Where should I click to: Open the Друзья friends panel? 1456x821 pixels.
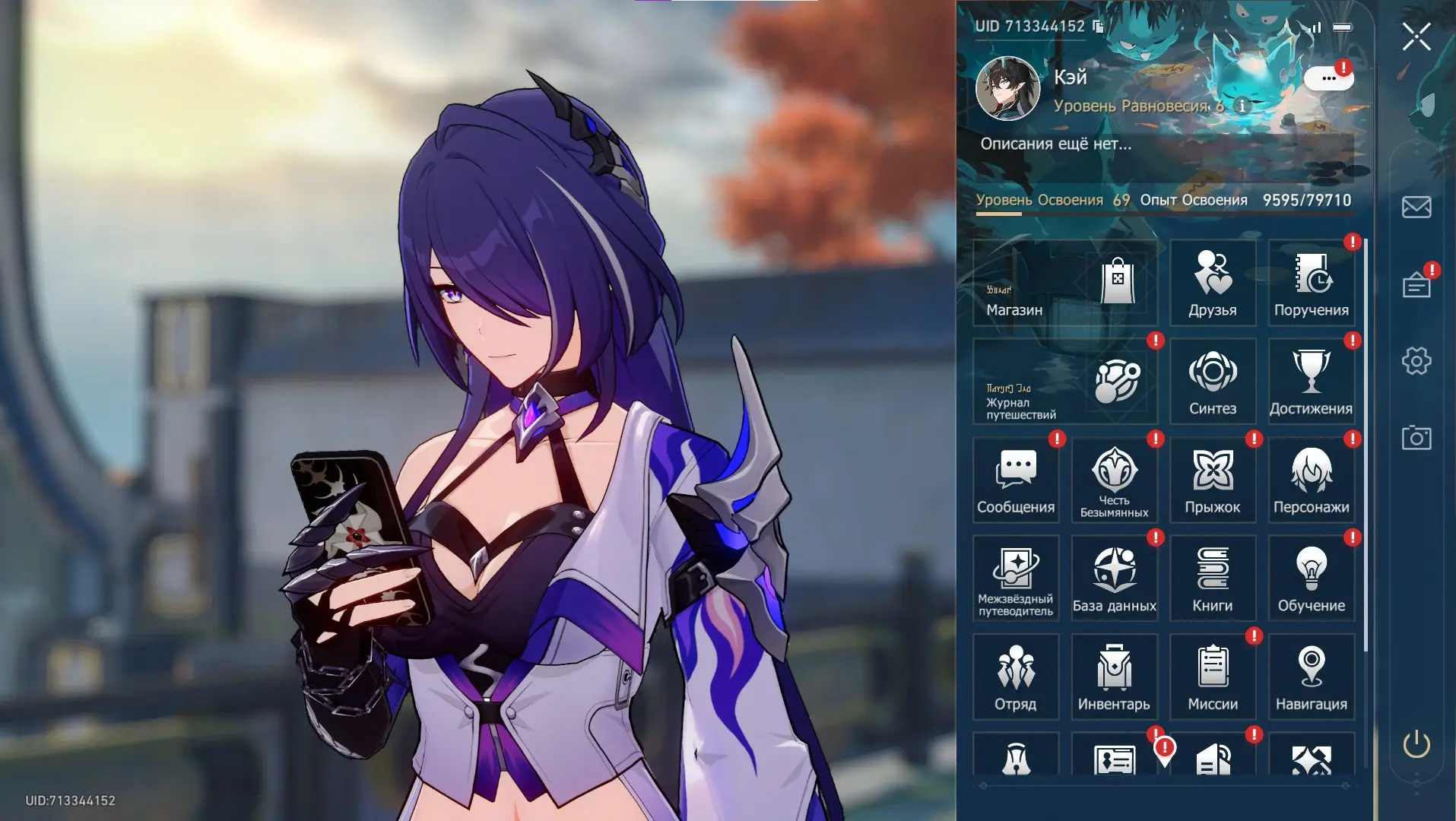(x=1213, y=284)
